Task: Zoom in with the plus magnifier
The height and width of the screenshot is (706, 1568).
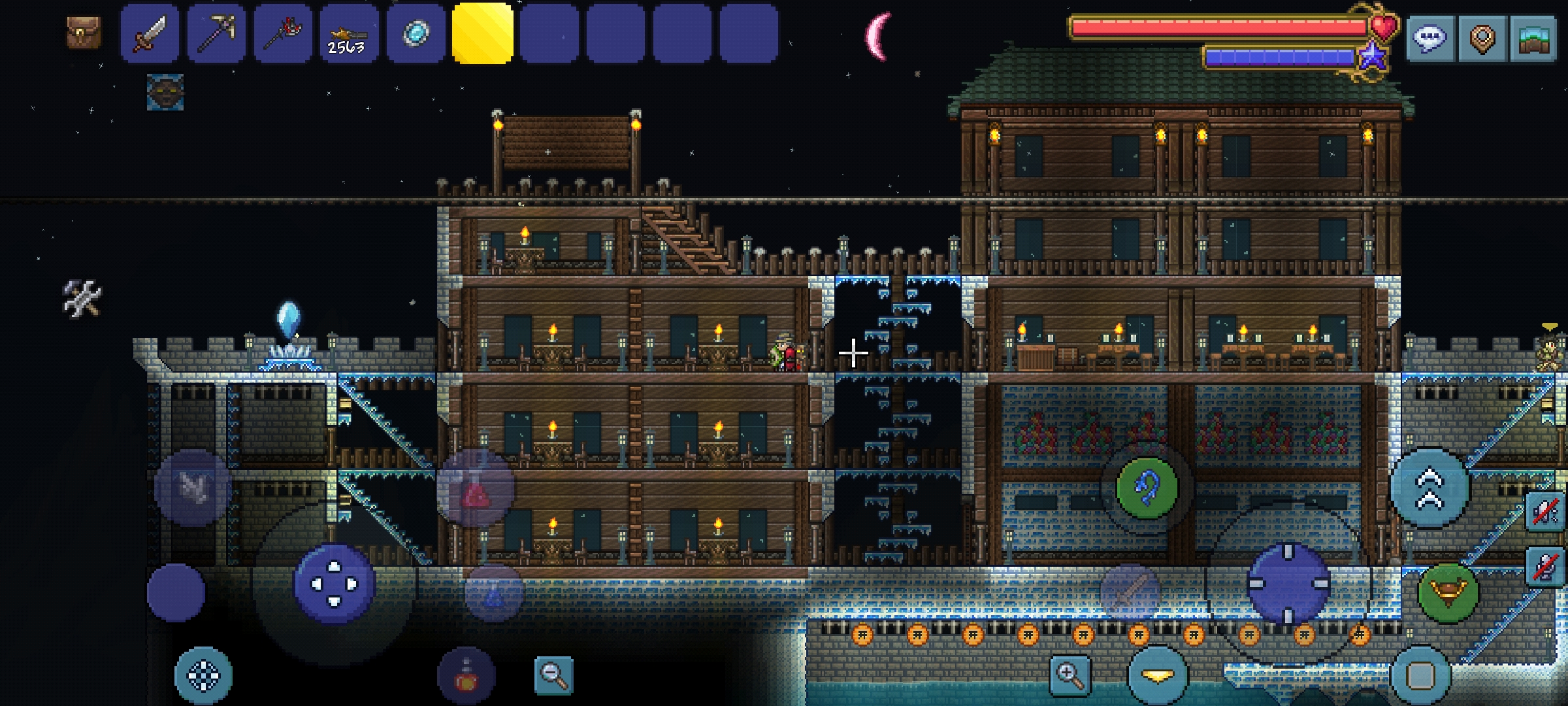Action: click(x=1070, y=675)
